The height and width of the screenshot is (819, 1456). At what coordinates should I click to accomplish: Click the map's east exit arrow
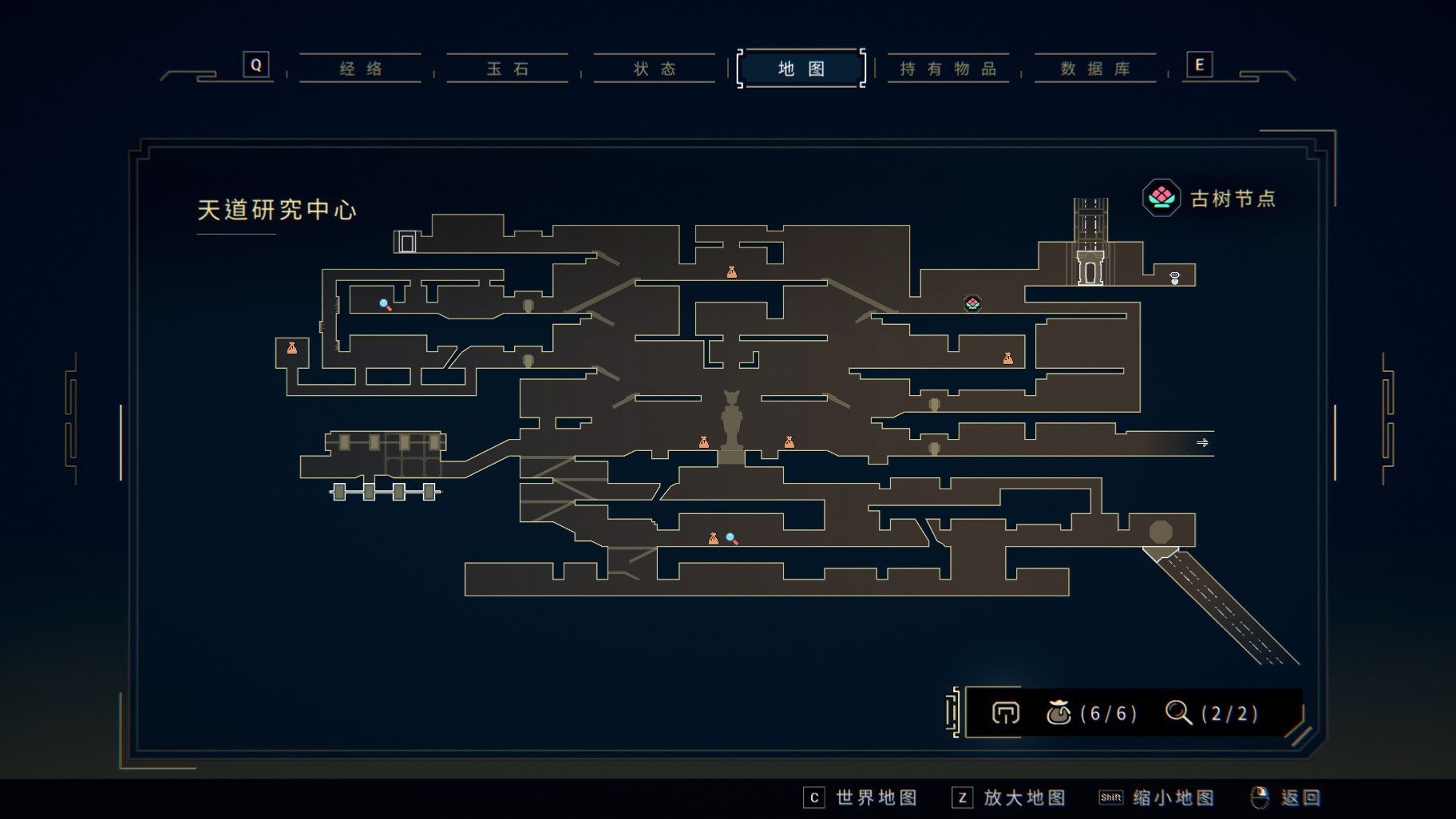(x=1202, y=443)
